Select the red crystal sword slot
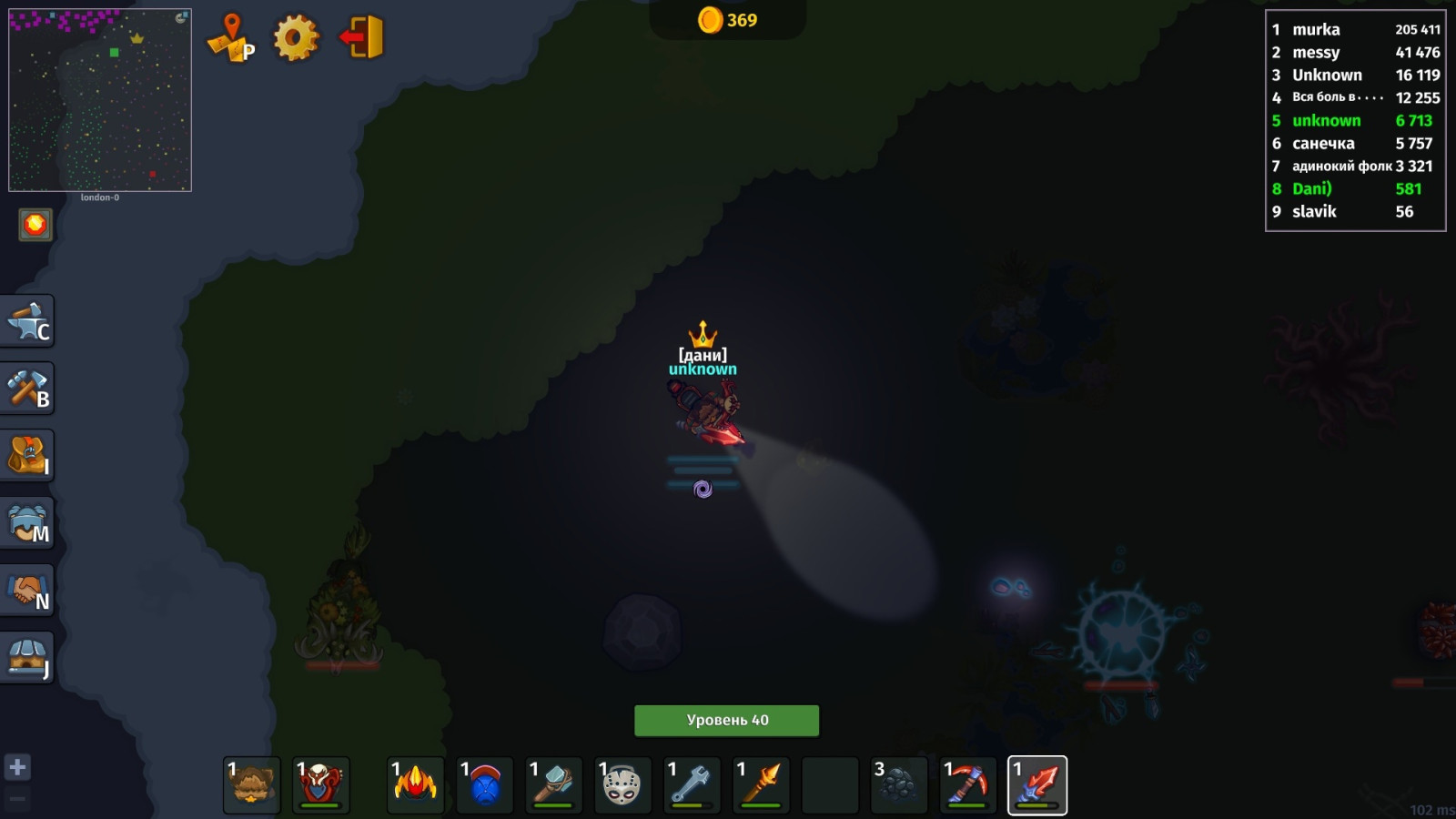The height and width of the screenshot is (819, 1456). point(1037,784)
